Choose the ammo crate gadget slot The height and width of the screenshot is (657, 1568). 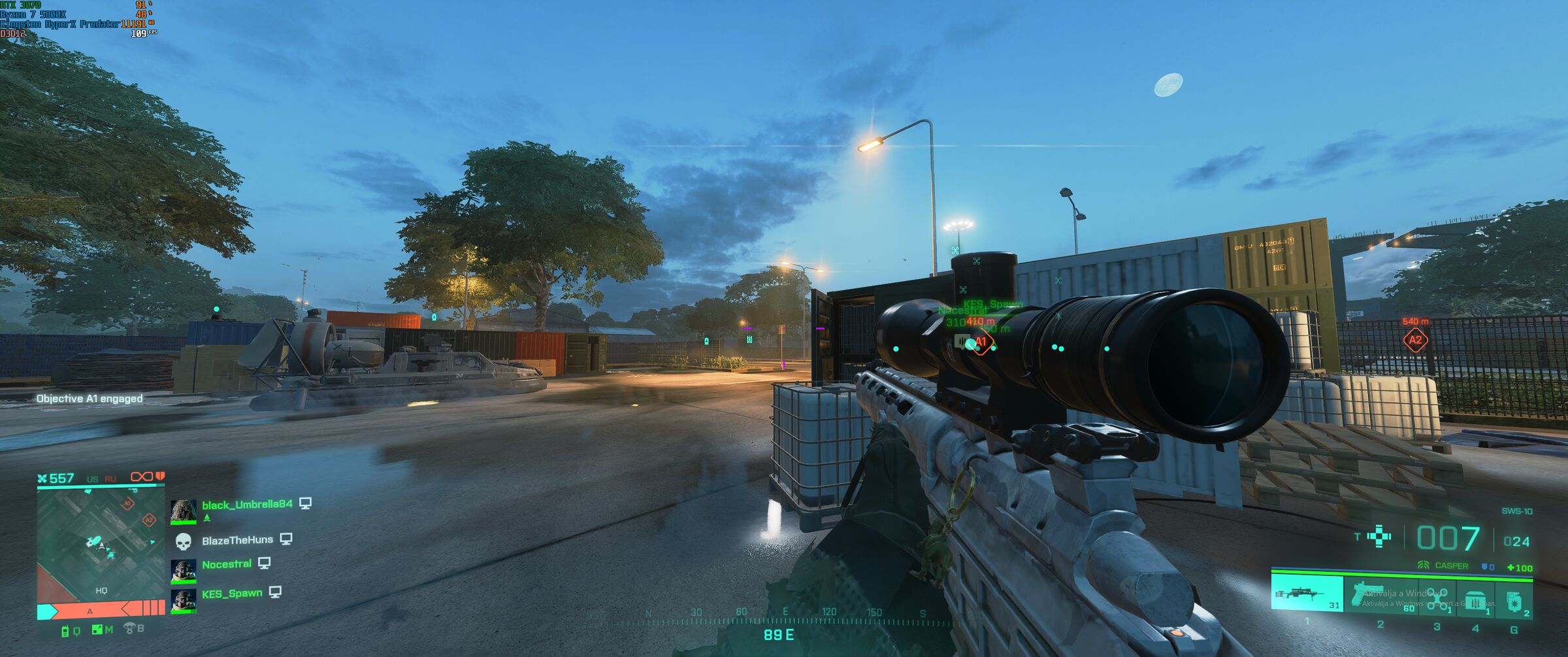coord(1476,600)
